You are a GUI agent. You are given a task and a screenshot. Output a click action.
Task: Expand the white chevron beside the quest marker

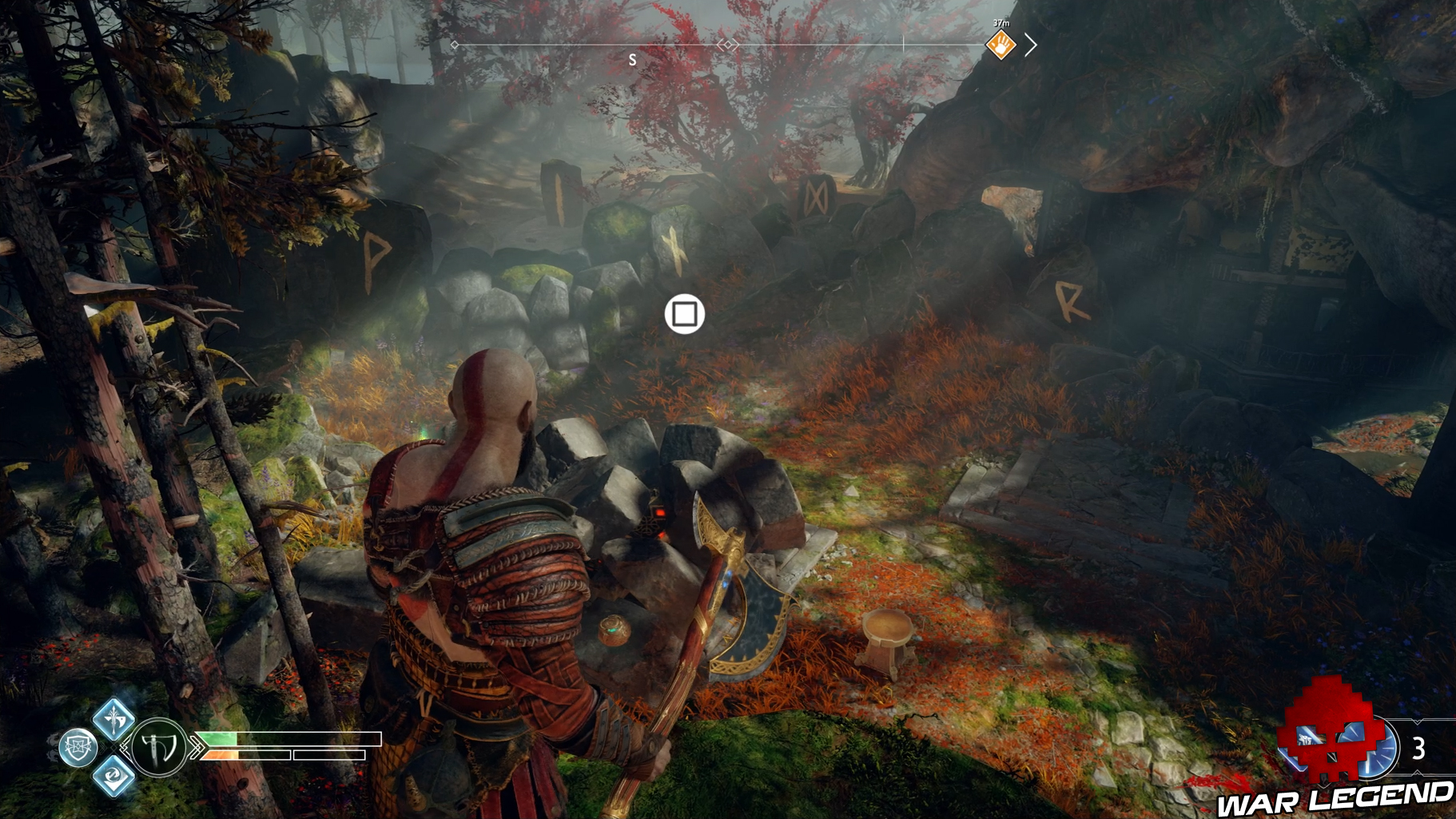[x=1032, y=46]
